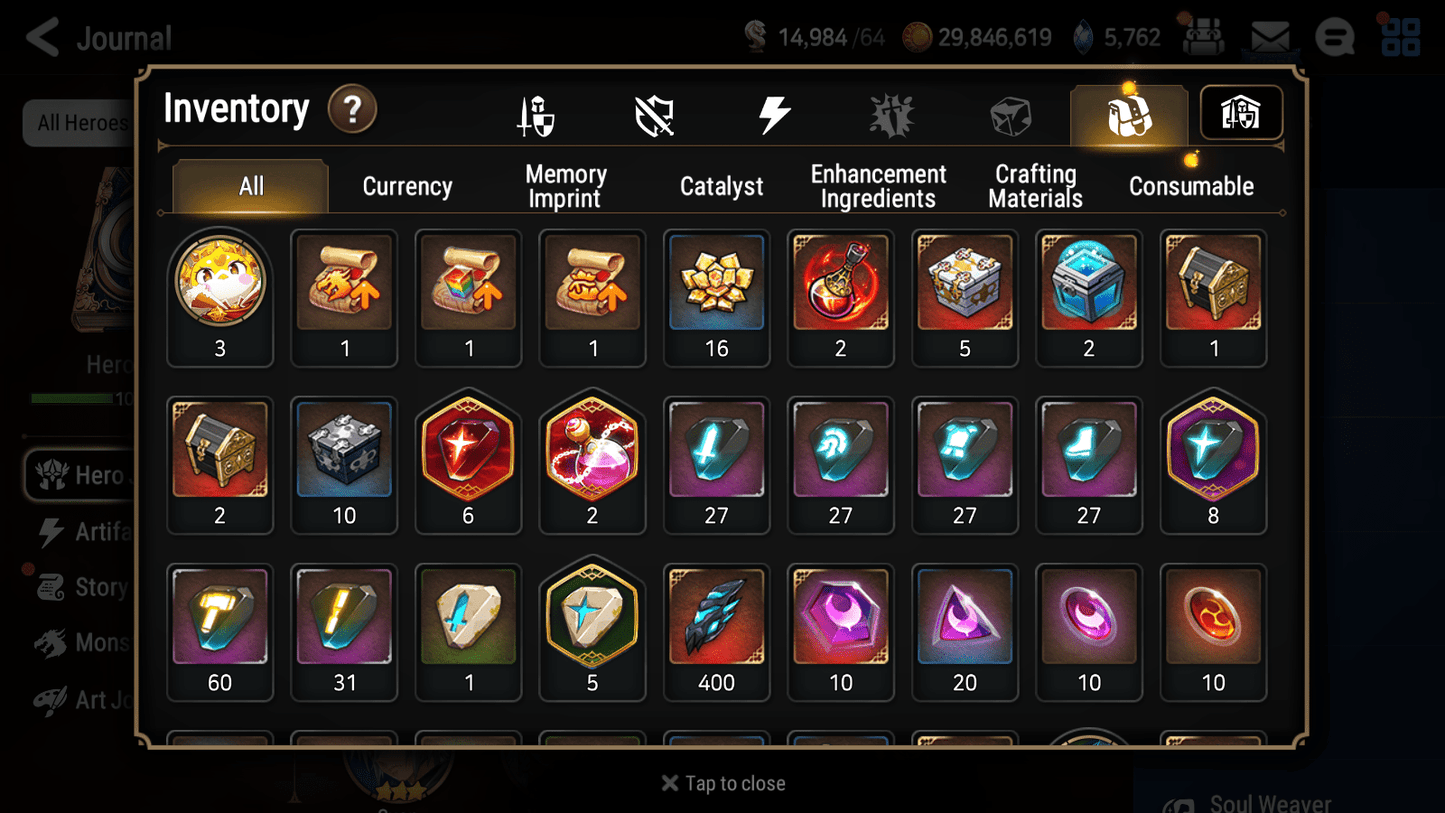Open the Equipment category in Inventory
Image resolution: width=1445 pixels, height=813 pixels.
(536, 113)
